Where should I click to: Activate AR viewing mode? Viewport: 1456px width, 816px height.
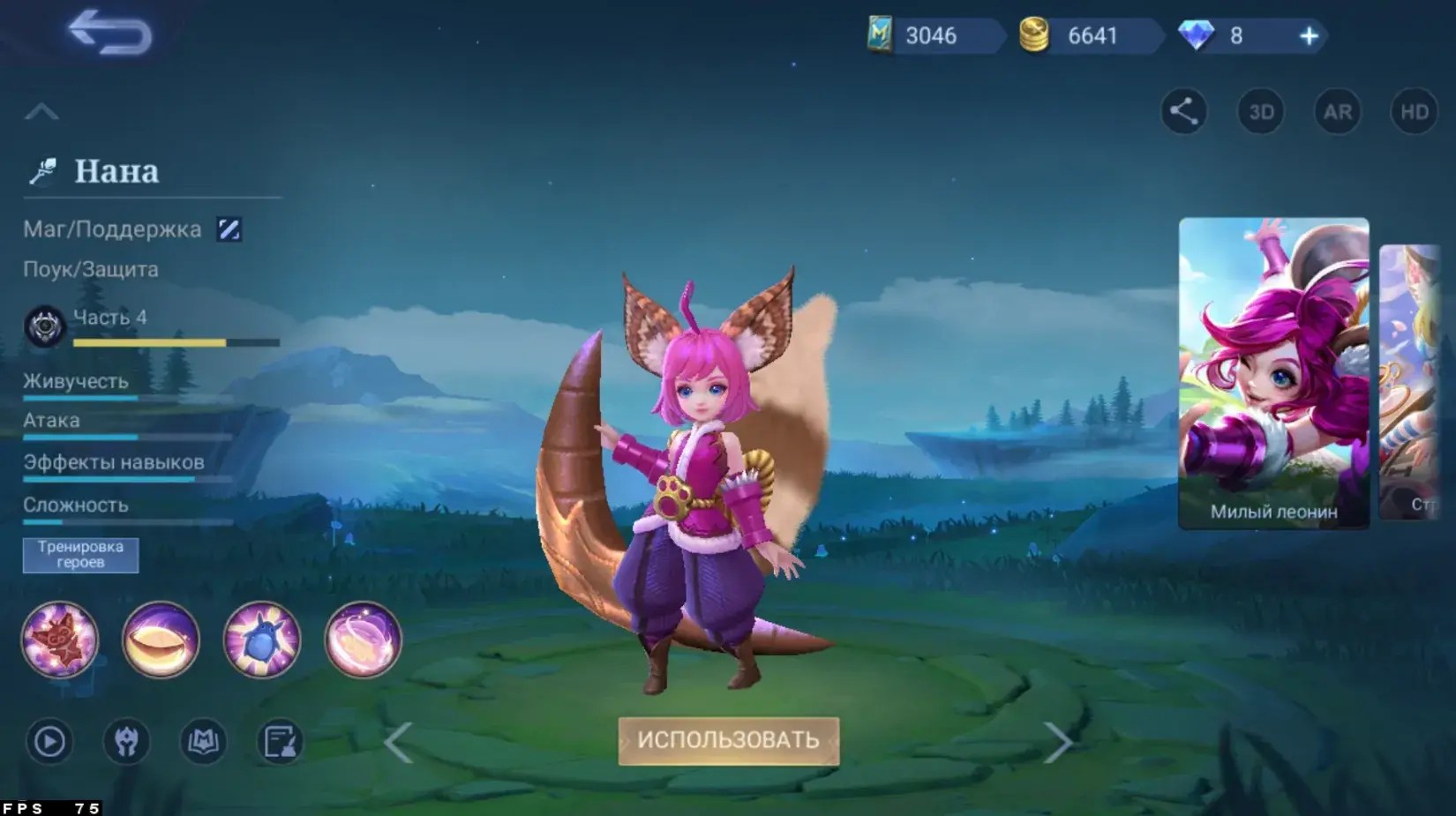pos(1337,111)
